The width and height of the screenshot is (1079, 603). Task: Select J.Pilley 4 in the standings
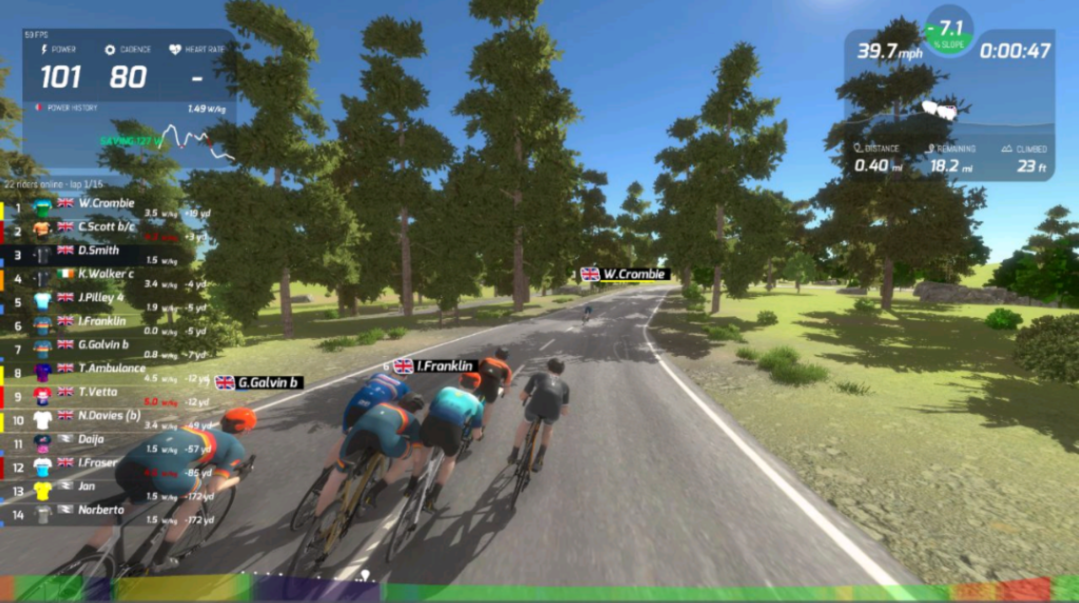tap(103, 298)
